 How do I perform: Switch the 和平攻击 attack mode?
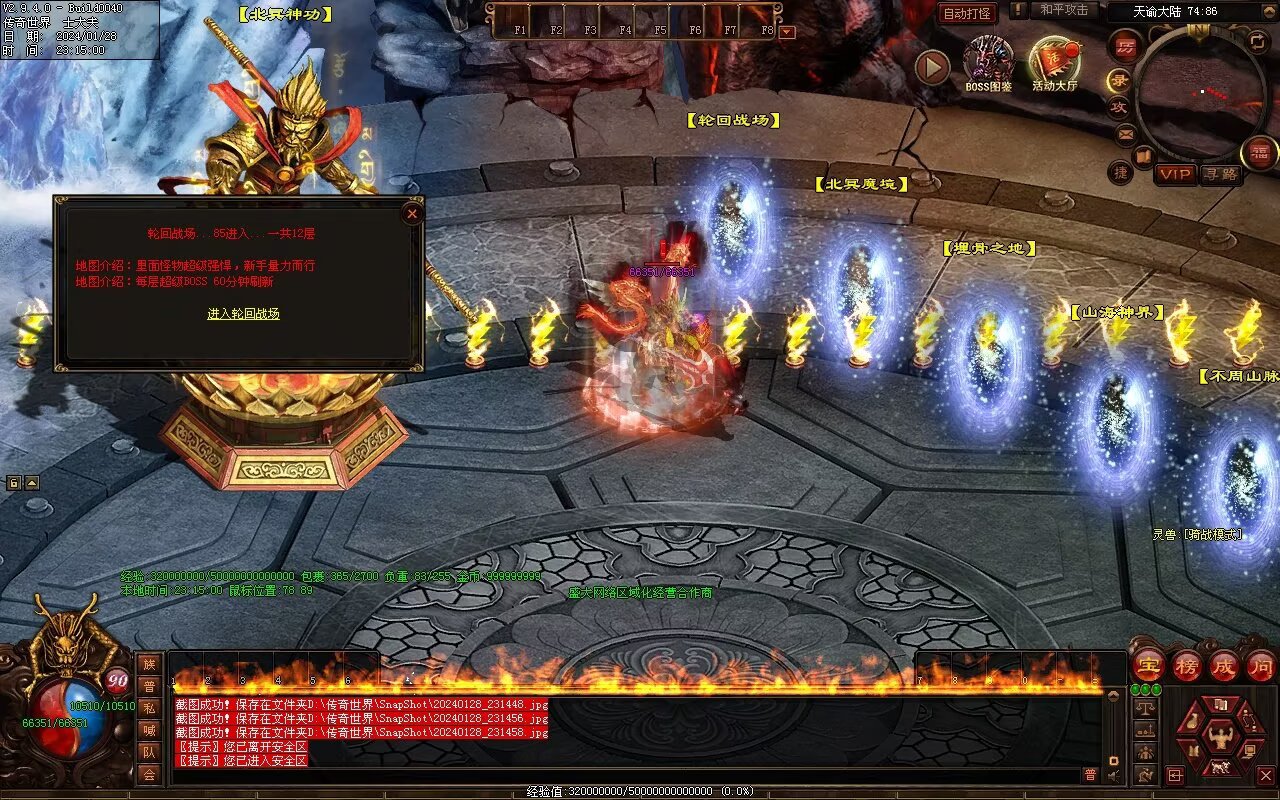pos(1063,10)
